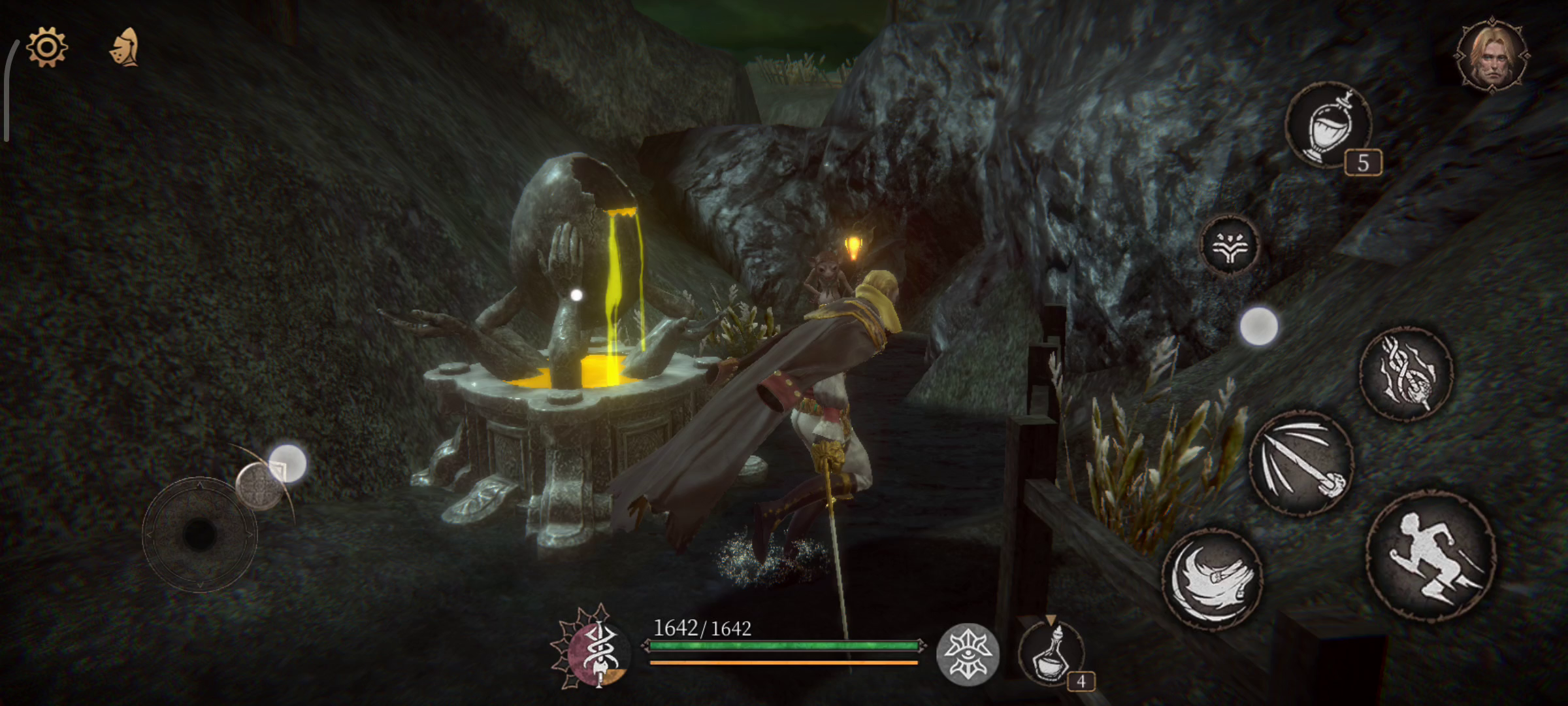Tap the round engraved medallion button
The height and width of the screenshot is (706, 1568).
tap(258, 486)
